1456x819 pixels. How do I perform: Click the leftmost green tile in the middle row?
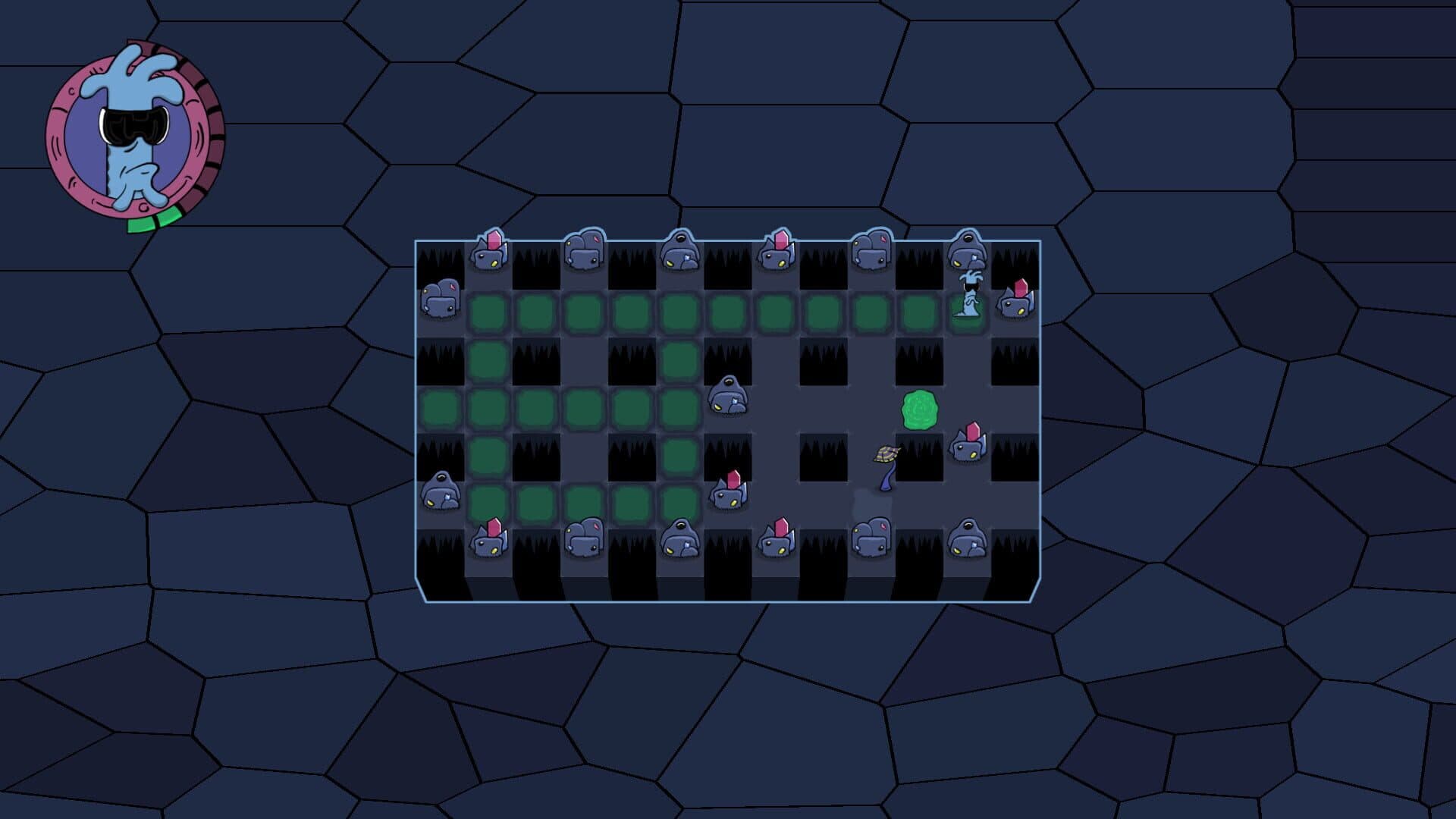[x=440, y=408]
